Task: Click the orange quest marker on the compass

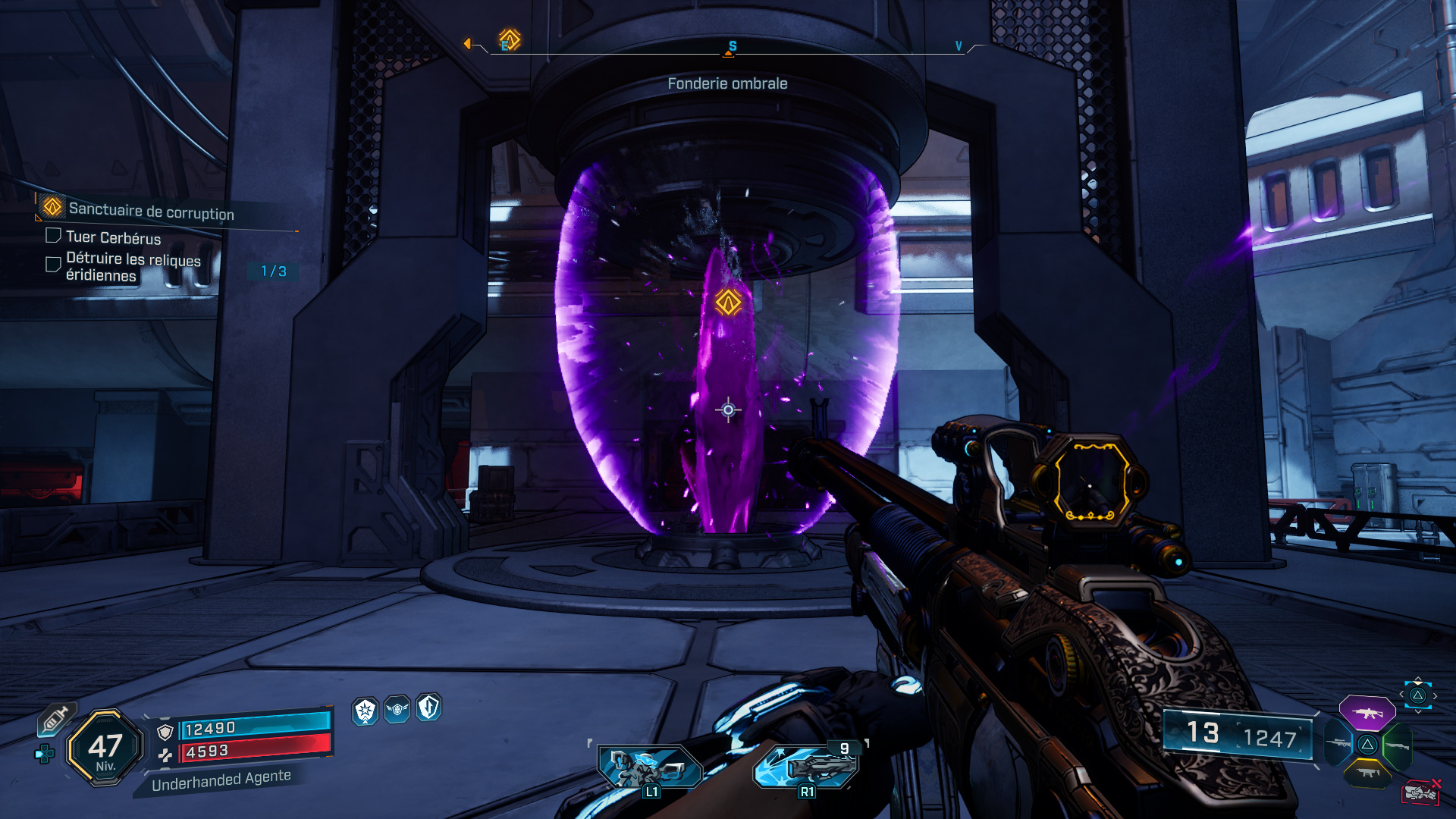Action: (x=510, y=39)
